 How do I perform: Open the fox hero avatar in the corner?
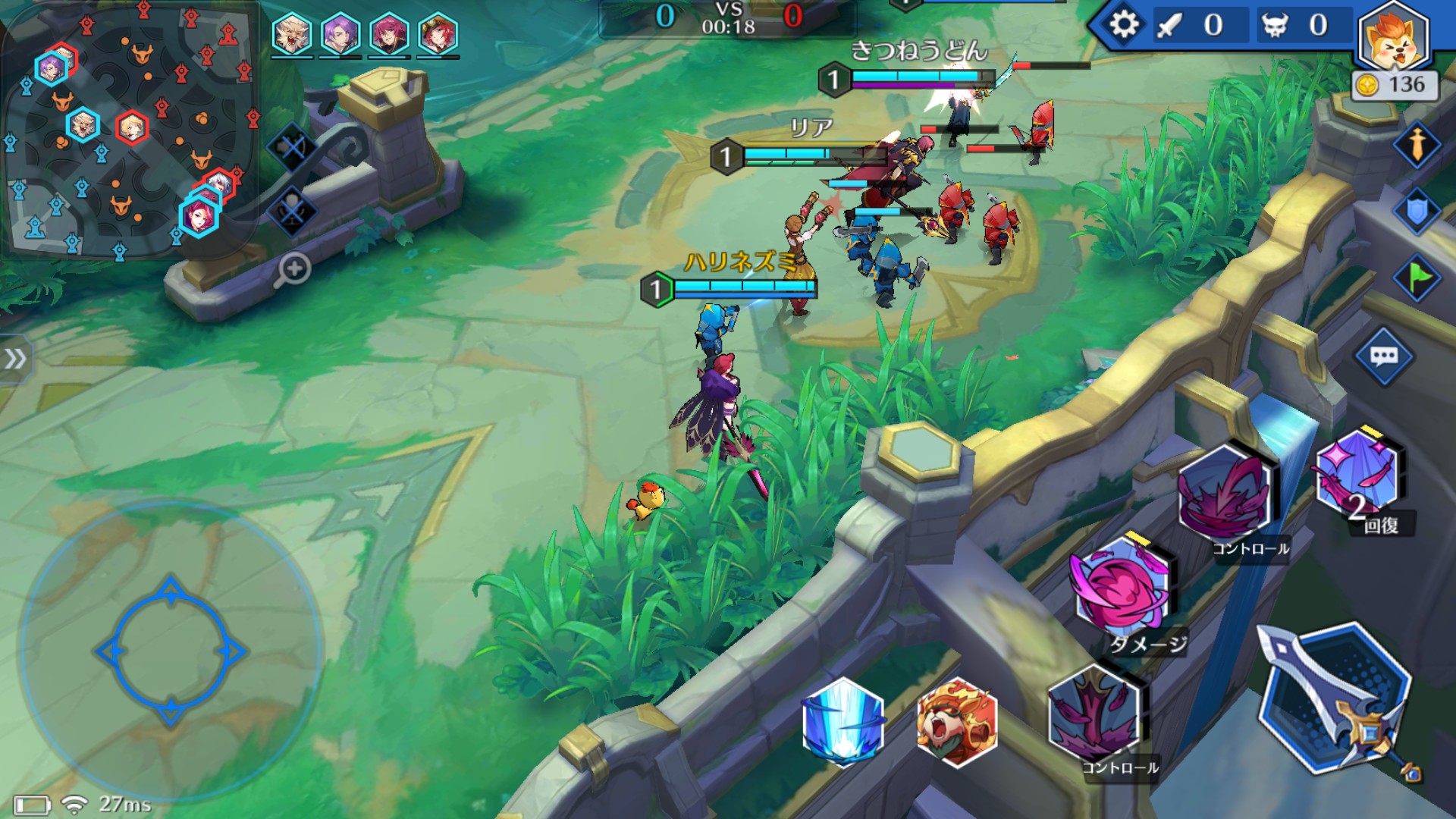tap(1394, 38)
